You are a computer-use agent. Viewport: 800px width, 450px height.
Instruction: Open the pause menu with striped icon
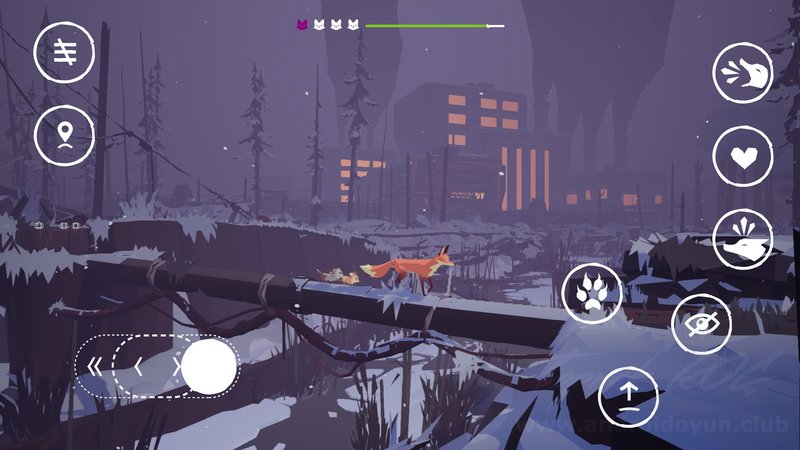click(65, 51)
